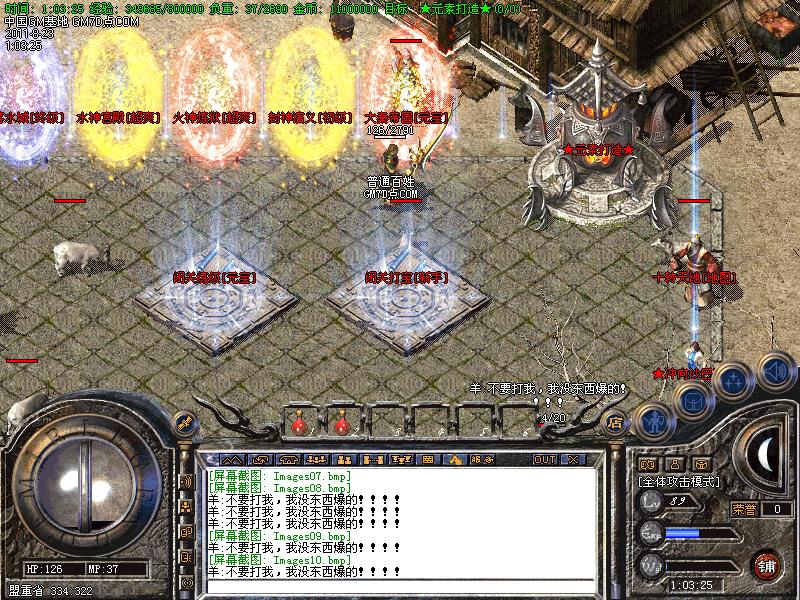
Task: Click the 全体攻击模式 attack mode label
Action: click(x=679, y=481)
